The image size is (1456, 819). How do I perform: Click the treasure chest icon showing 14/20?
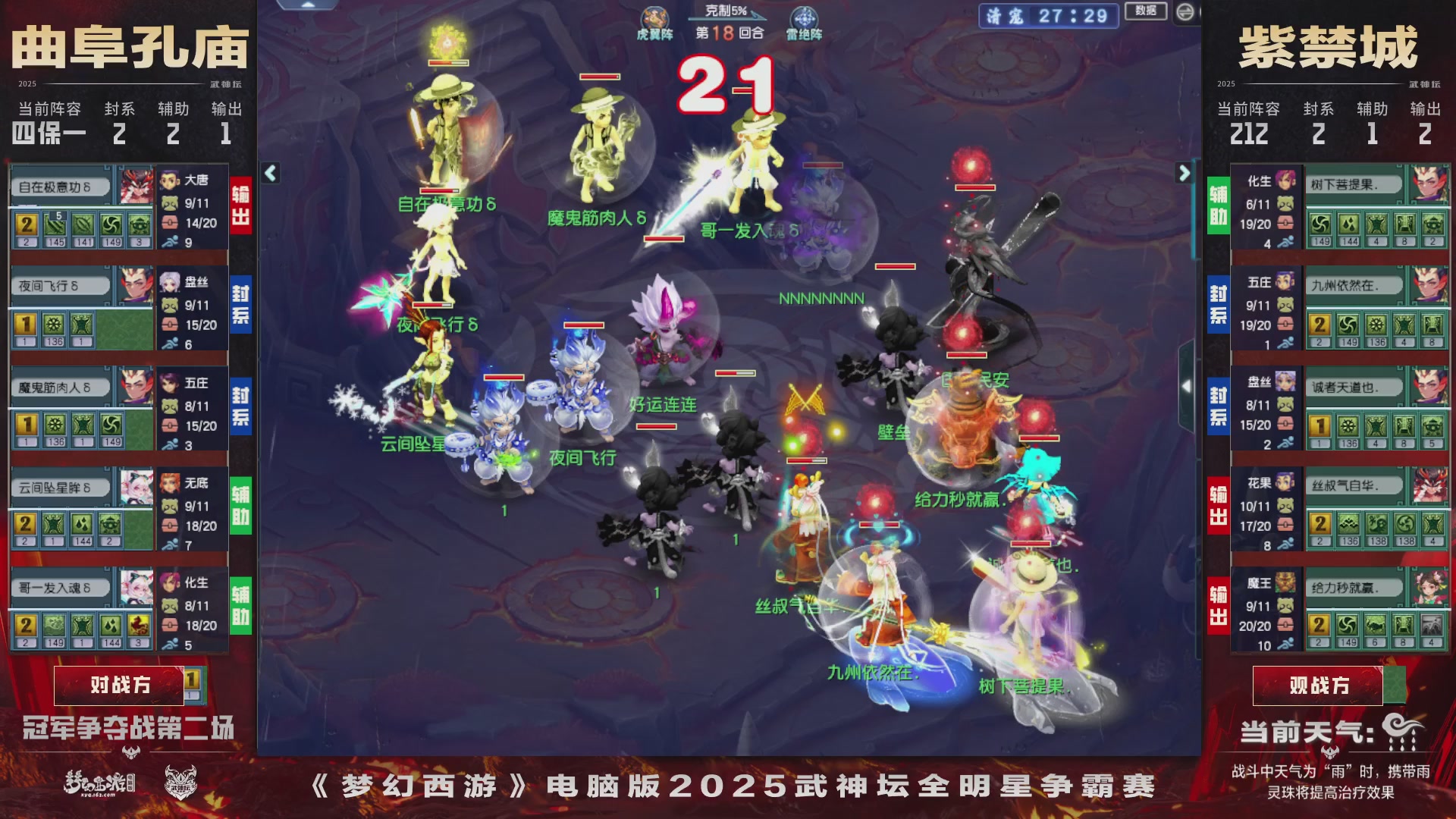[170, 221]
